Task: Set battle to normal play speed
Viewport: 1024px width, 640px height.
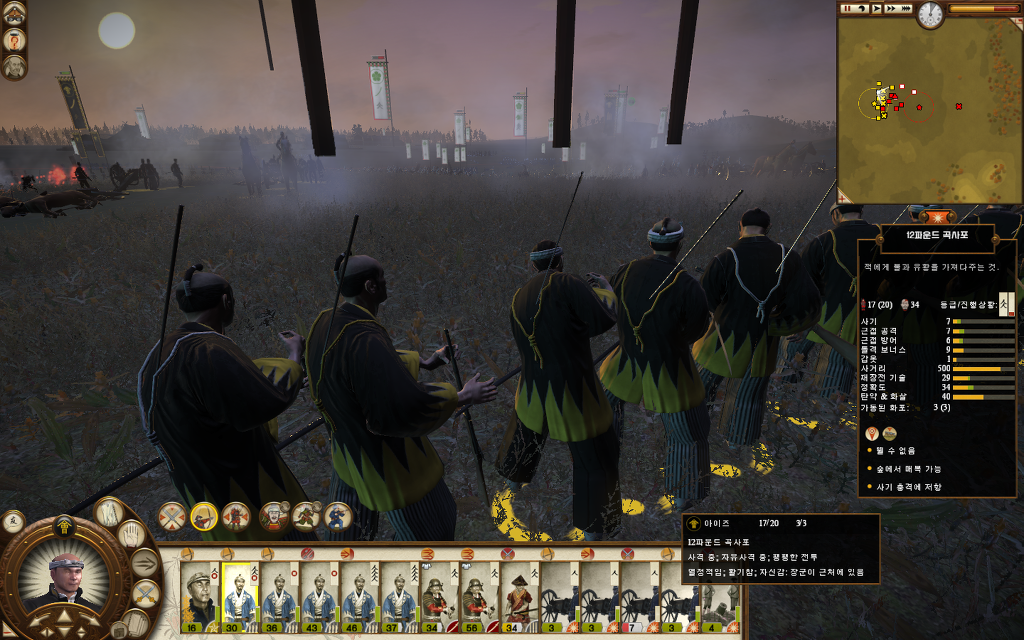Action: point(877,9)
